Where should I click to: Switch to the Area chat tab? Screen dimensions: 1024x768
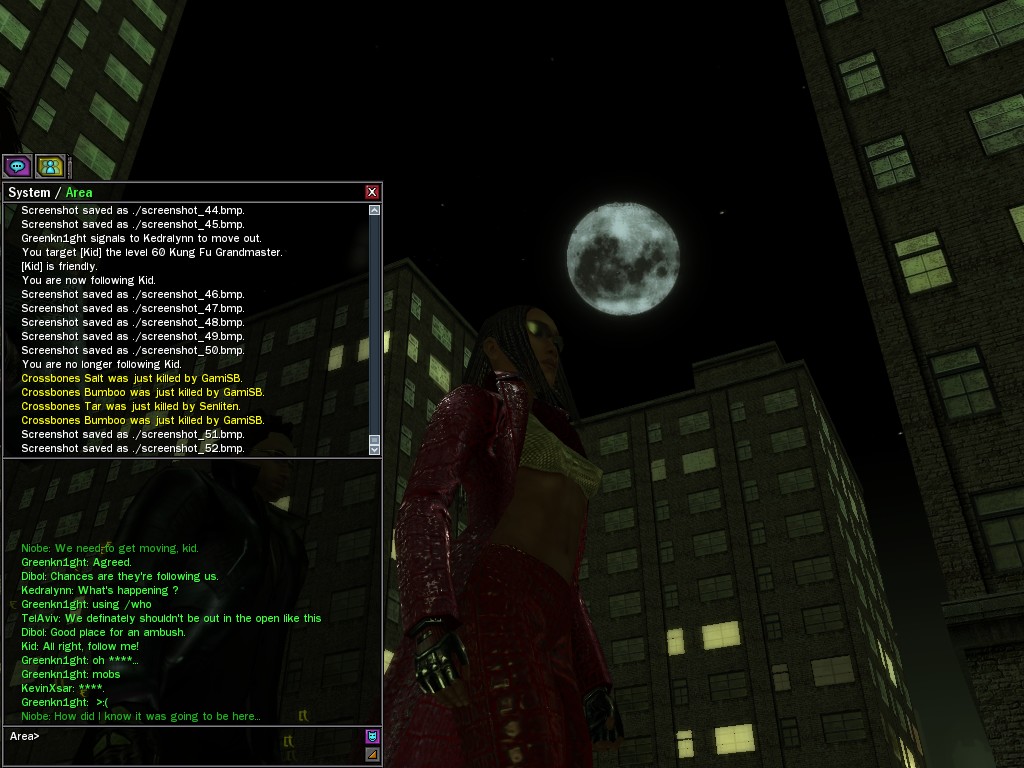(79, 192)
